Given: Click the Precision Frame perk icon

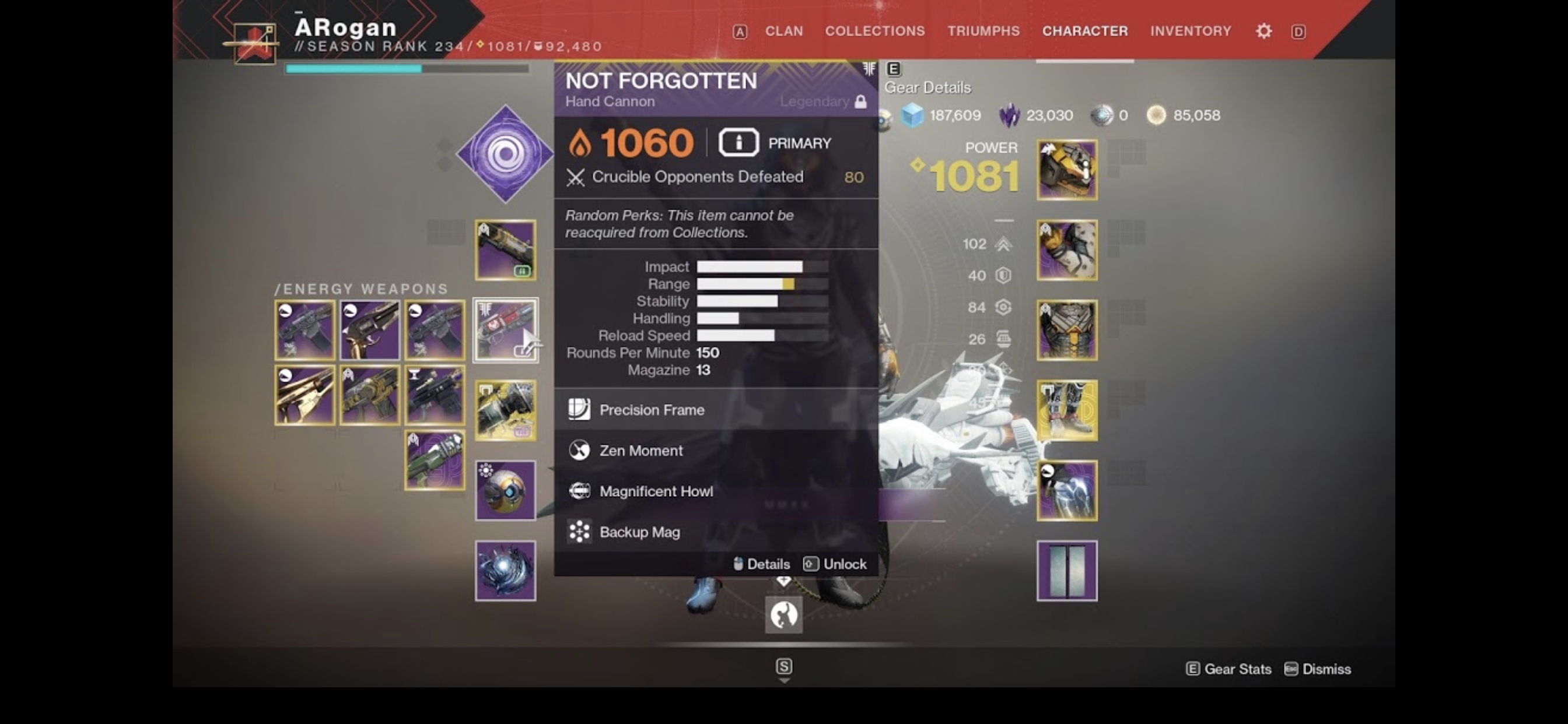Looking at the screenshot, I should pyautogui.click(x=579, y=409).
